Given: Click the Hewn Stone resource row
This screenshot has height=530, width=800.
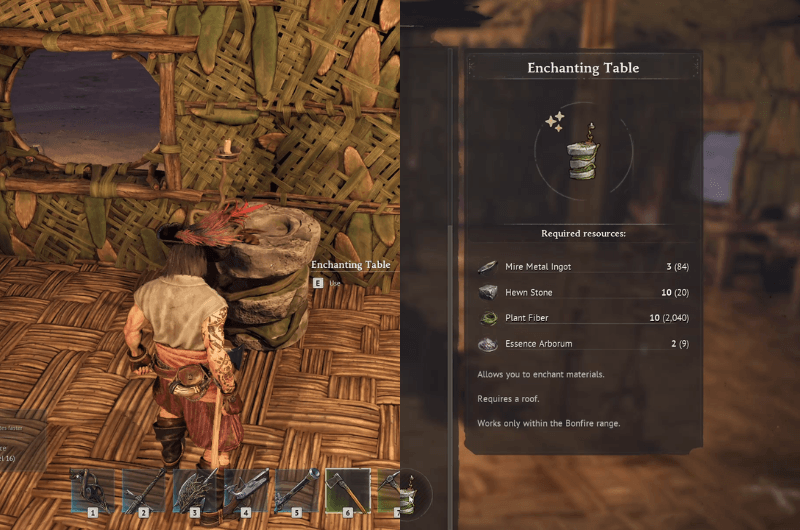Looking at the screenshot, I should coord(584,293).
